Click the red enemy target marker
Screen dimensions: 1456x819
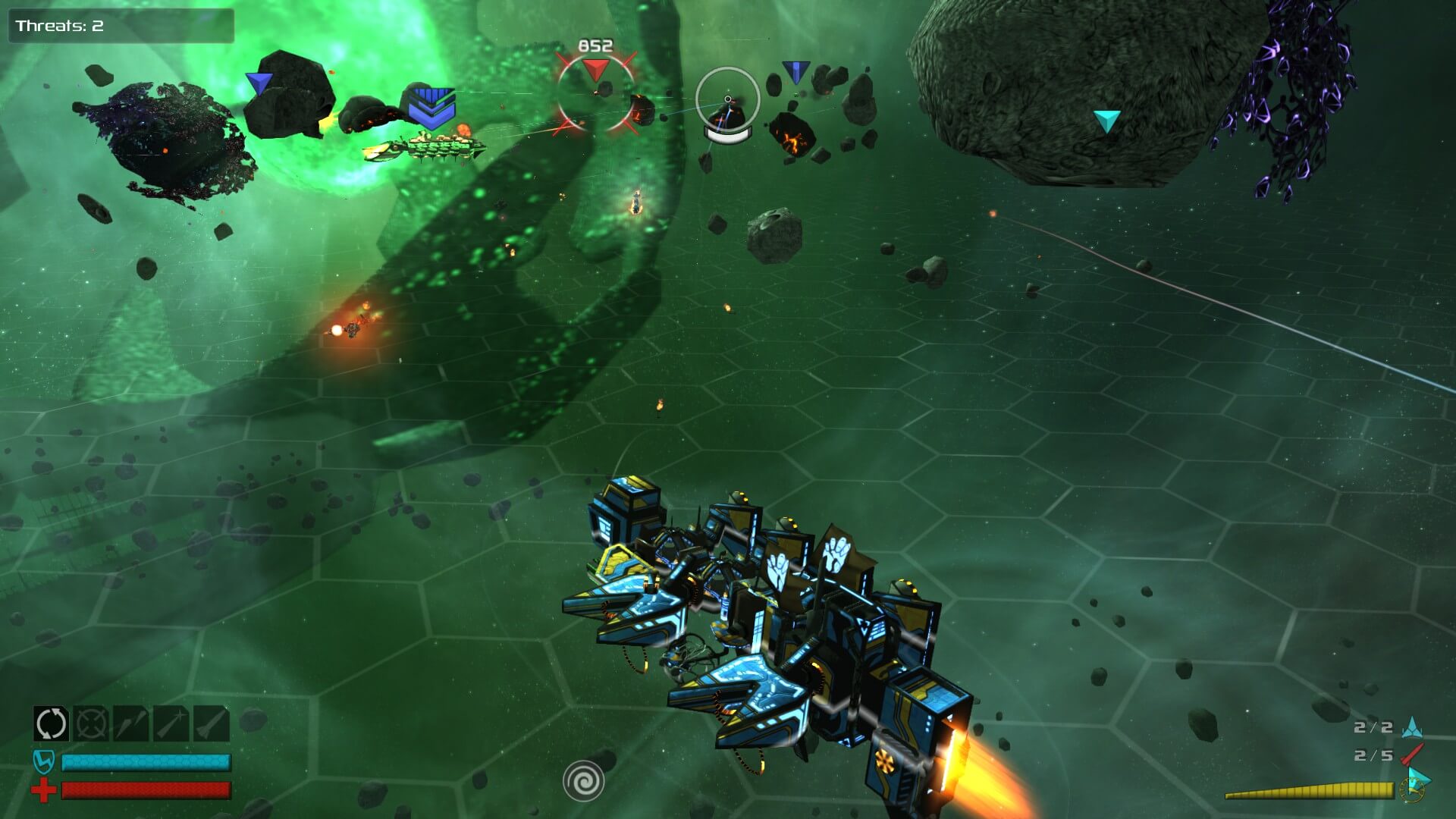(x=595, y=71)
